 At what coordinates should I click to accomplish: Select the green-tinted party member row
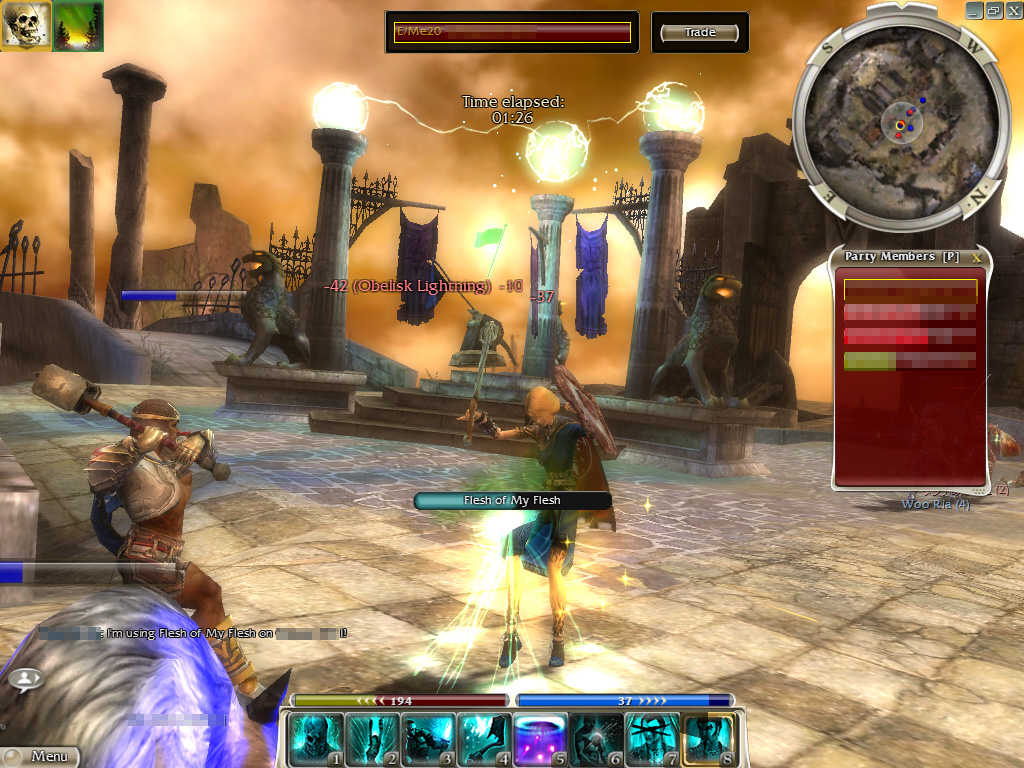tap(910, 361)
